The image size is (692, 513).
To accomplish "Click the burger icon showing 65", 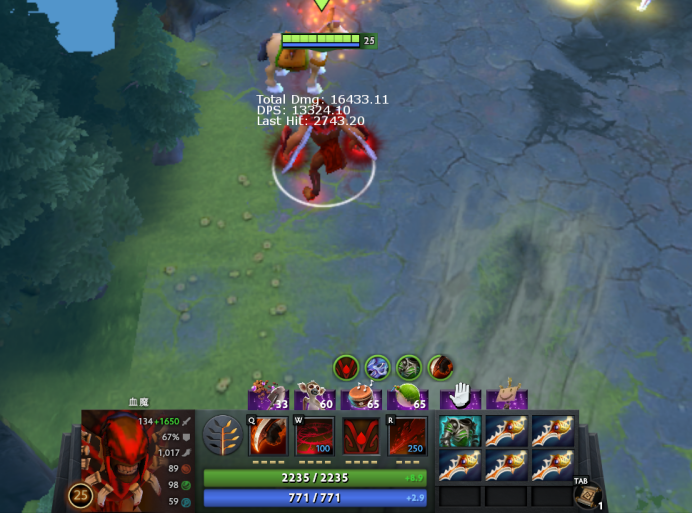I will (361, 398).
